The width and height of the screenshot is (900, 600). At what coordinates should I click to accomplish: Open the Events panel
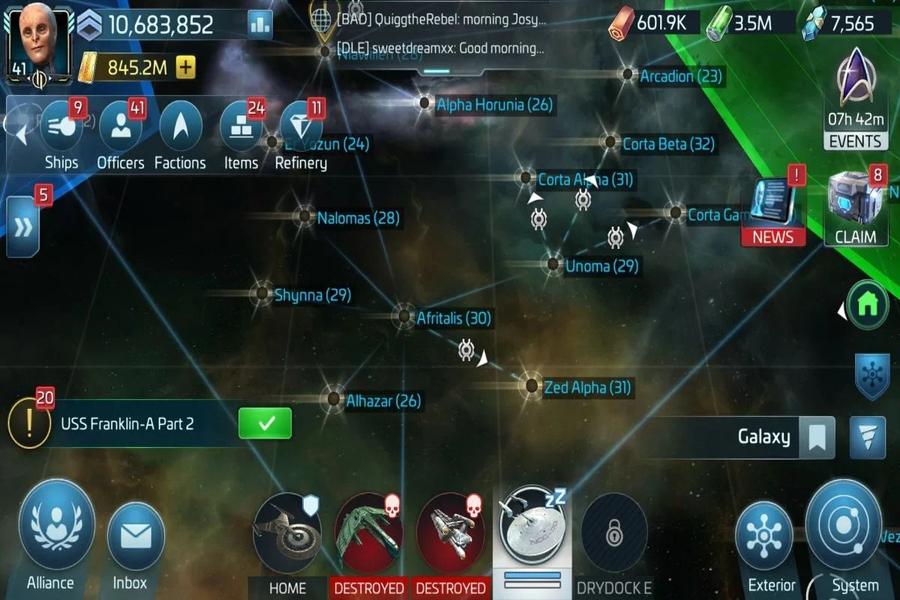(856, 98)
